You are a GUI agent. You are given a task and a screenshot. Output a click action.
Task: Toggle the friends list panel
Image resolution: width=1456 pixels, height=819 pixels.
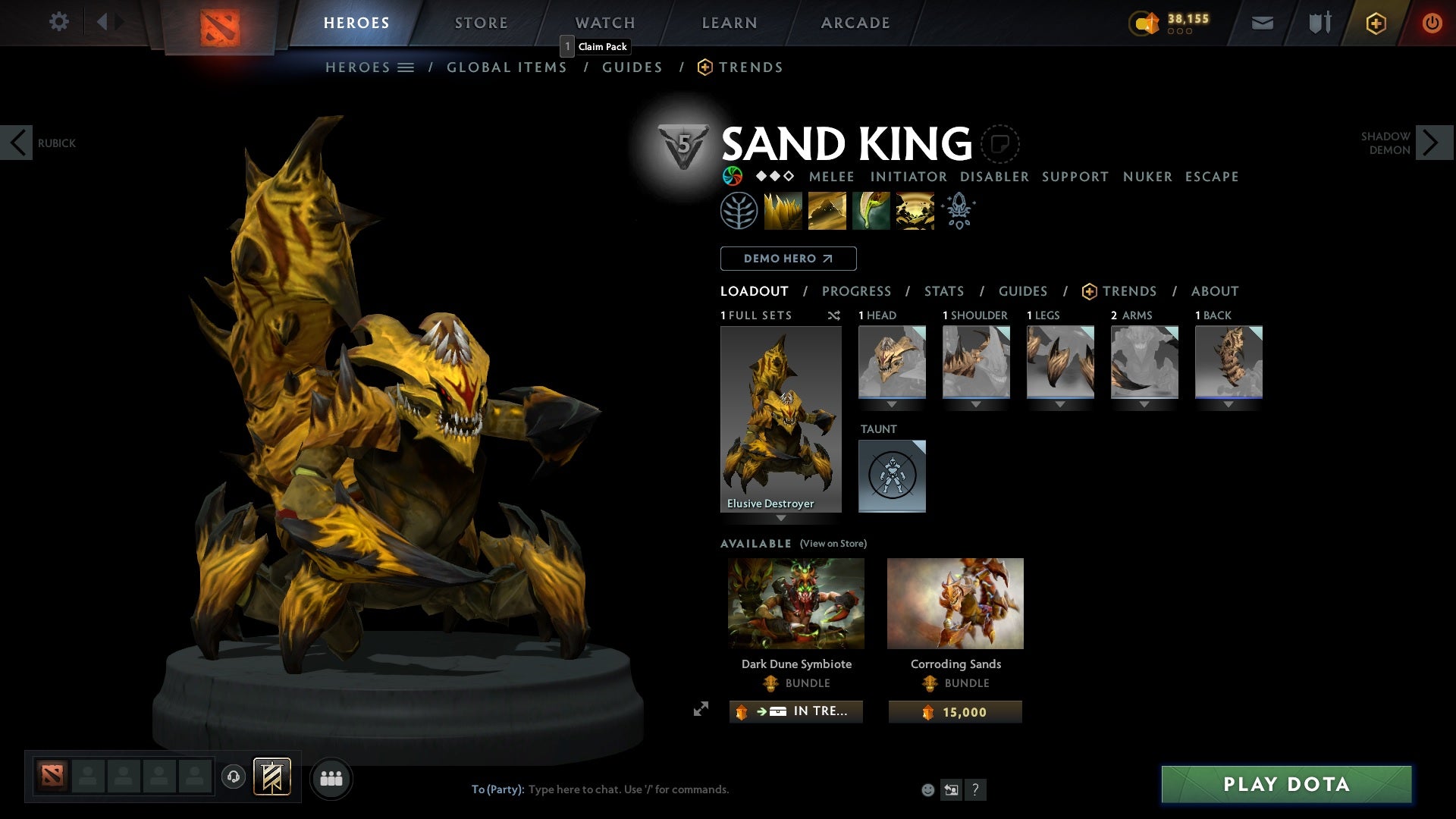click(331, 777)
